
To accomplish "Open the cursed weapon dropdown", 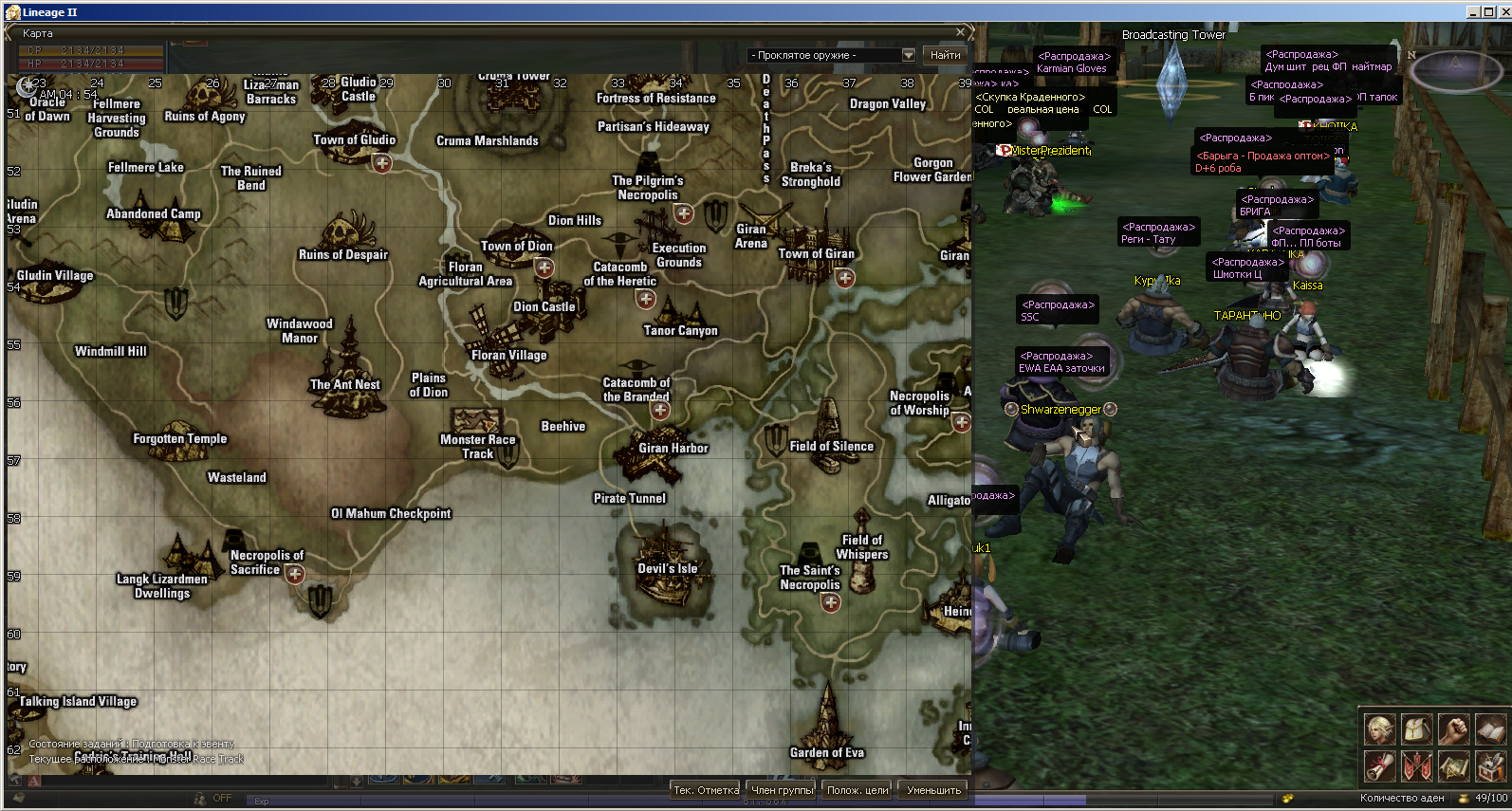I will (x=908, y=55).
